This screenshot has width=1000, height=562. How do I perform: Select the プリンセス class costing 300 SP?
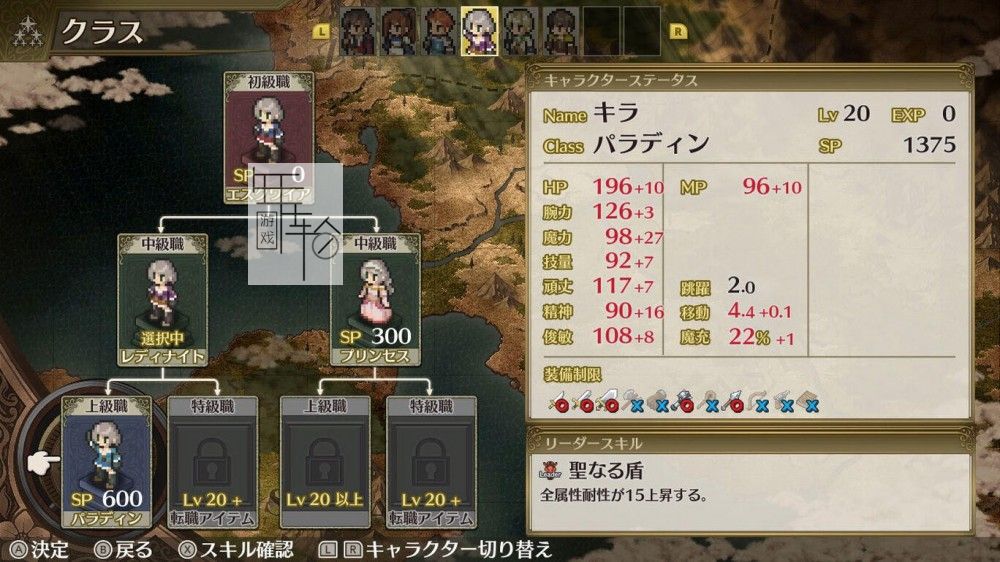[x=375, y=299]
